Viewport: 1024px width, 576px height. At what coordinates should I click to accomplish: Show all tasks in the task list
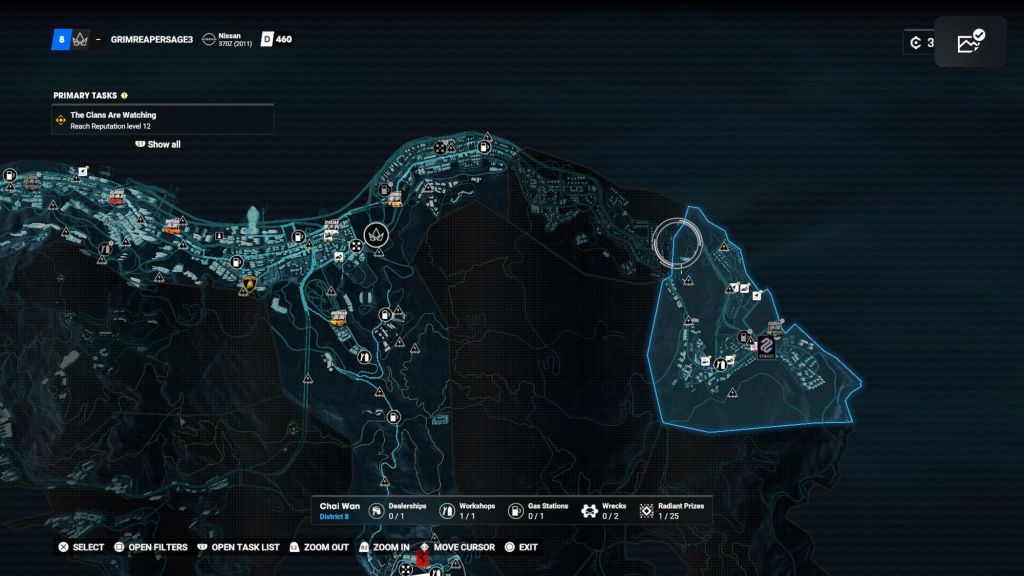pos(158,144)
